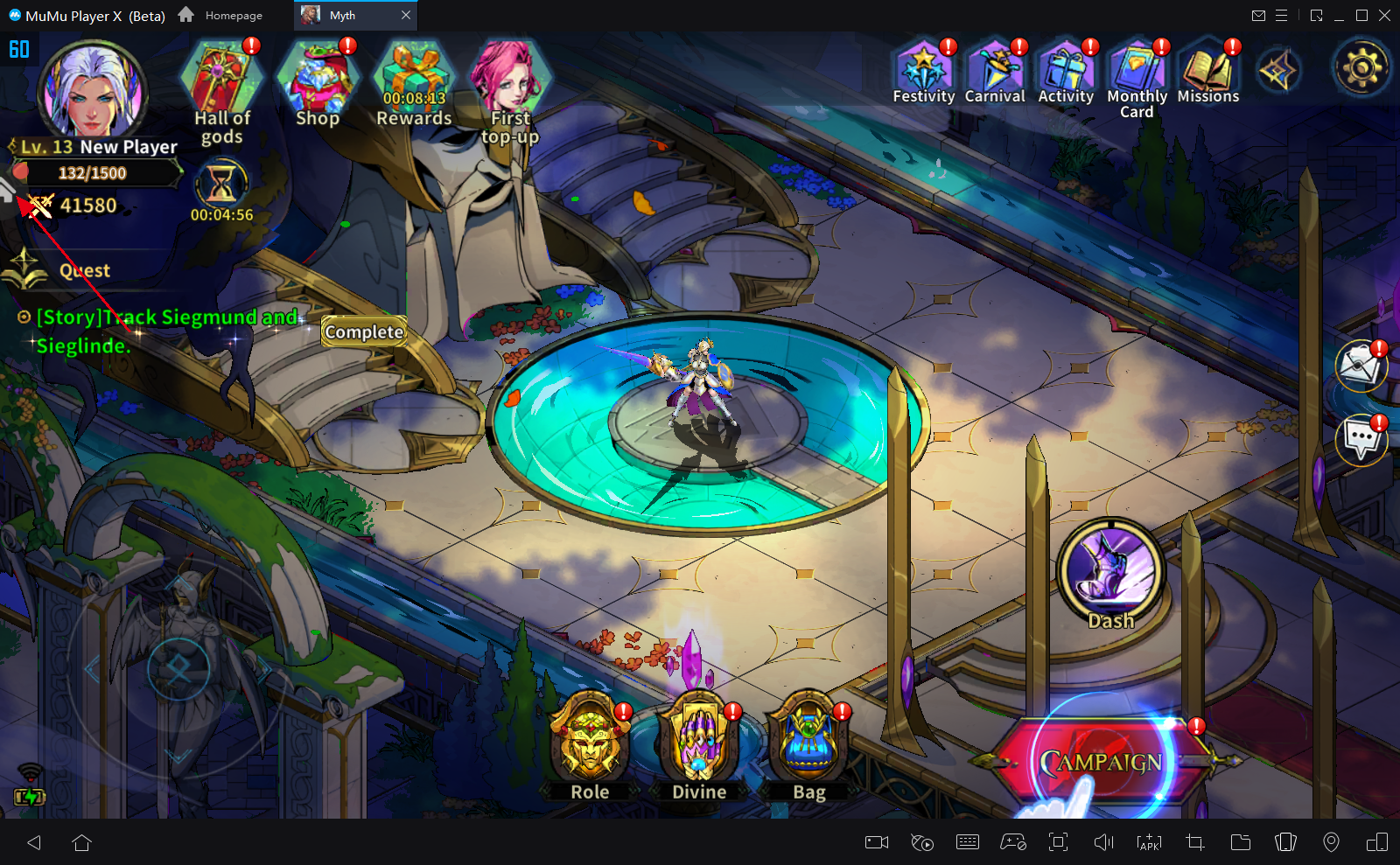Open the Shop

tap(317, 80)
